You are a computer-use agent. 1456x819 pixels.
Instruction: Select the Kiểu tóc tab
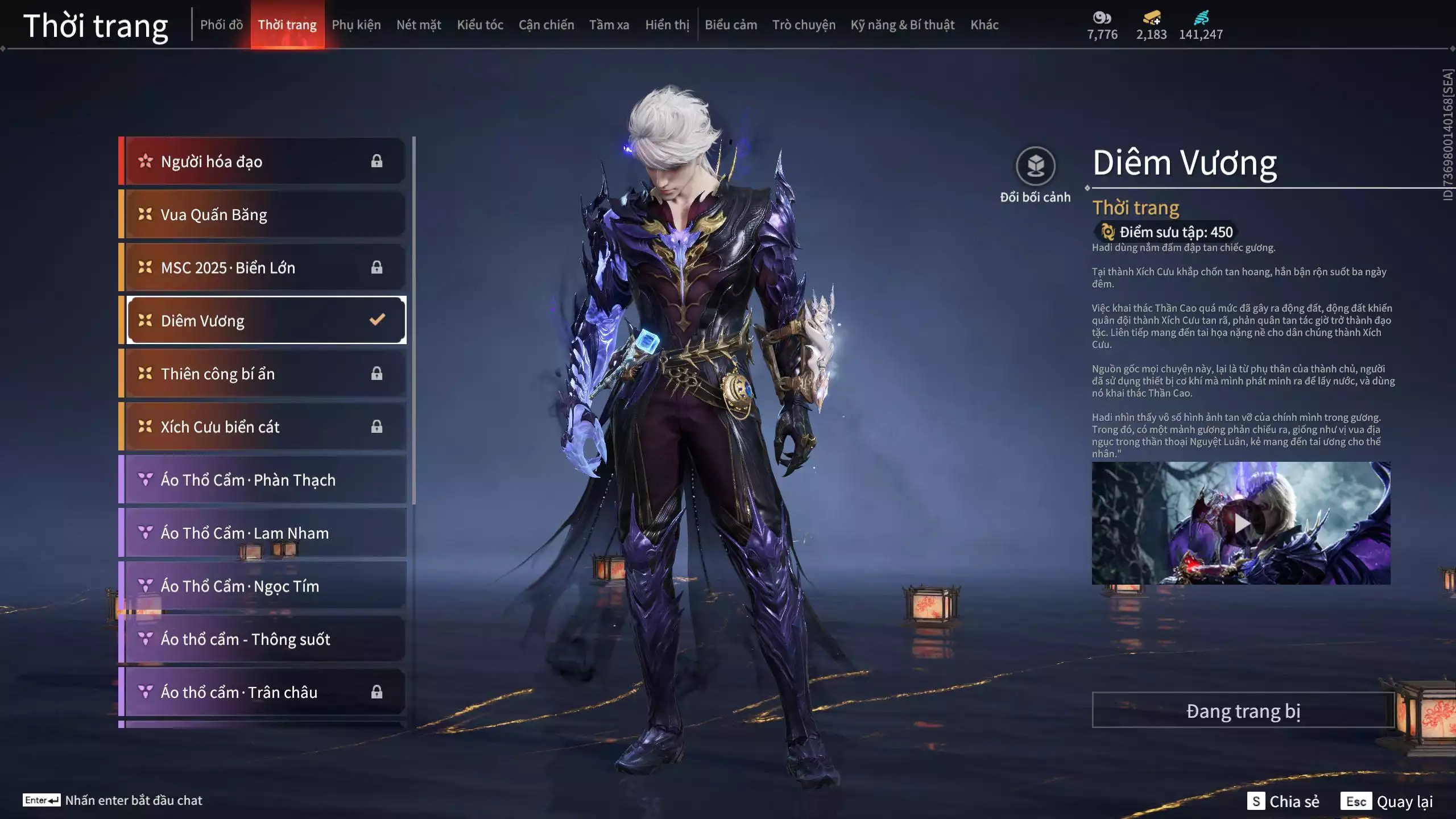coord(480,25)
